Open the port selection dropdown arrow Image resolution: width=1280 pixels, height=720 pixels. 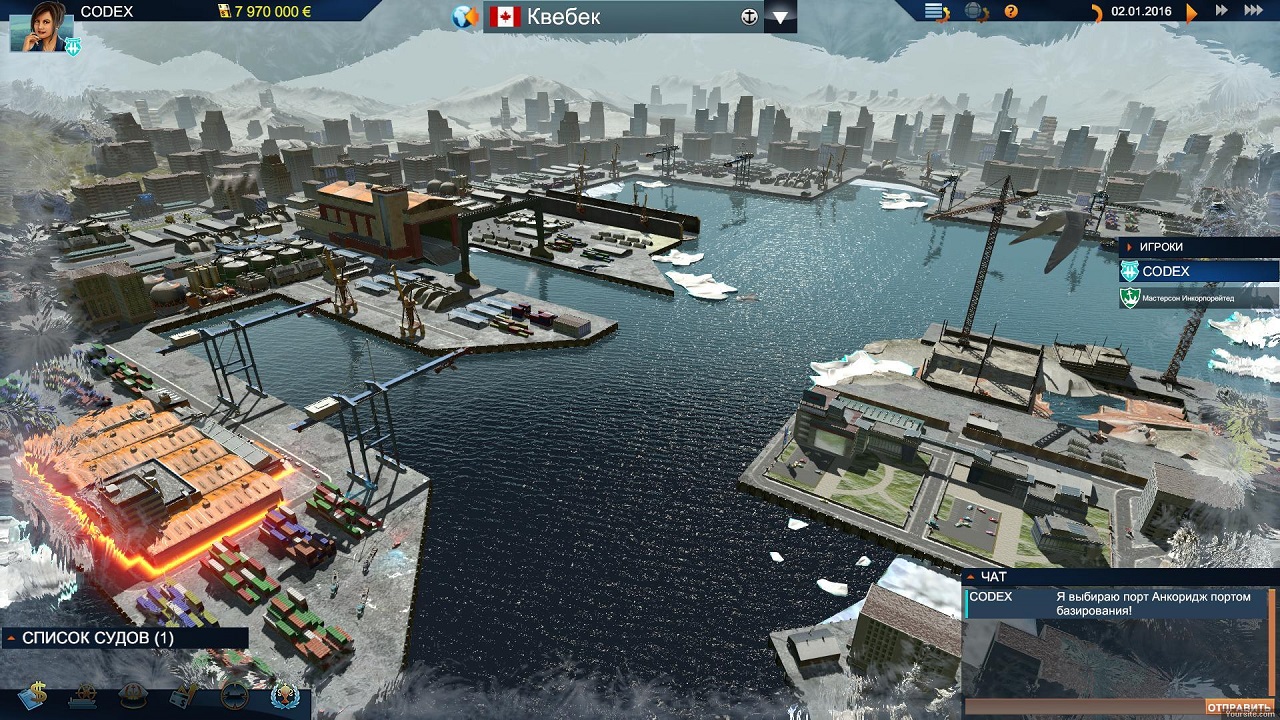(x=780, y=18)
